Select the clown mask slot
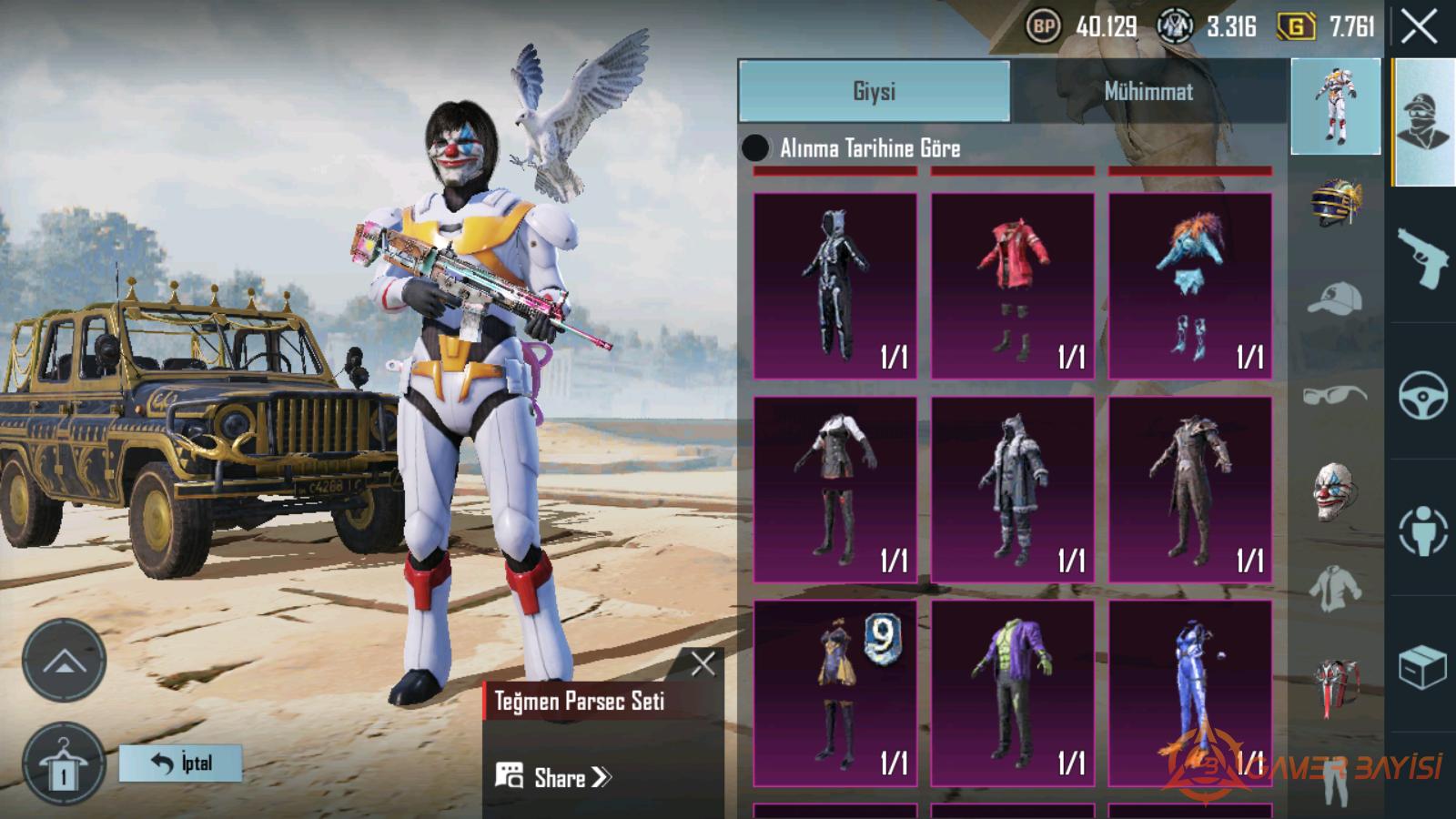Image resolution: width=1456 pixels, height=819 pixels. click(x=1335, y=492)
